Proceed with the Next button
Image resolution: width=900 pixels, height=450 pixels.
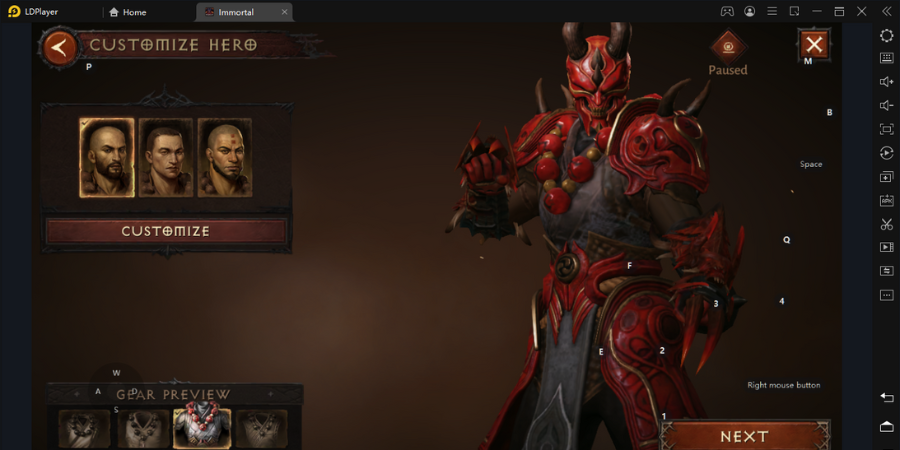(x=745, y=436)
